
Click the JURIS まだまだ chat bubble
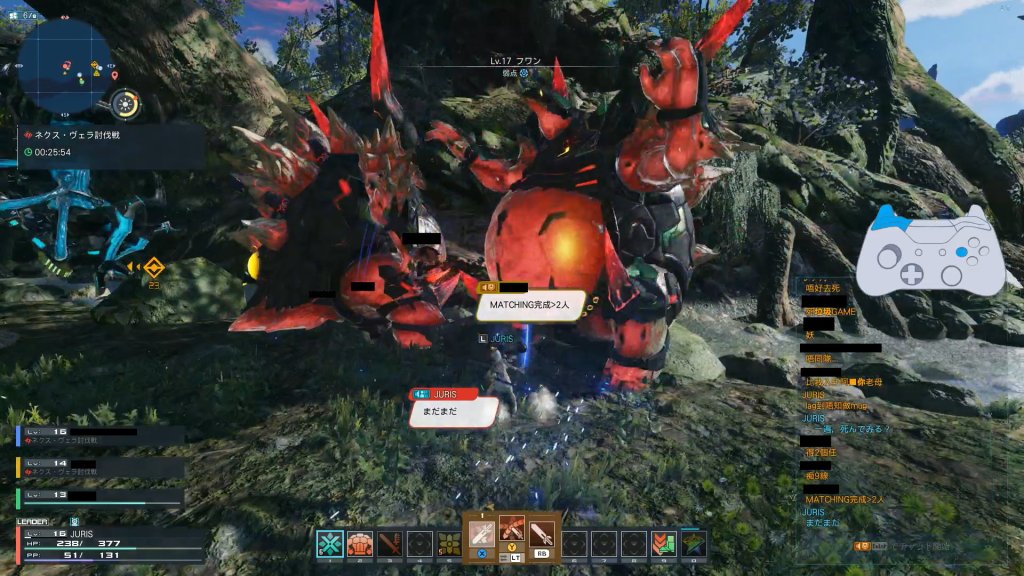click(454, 409)
